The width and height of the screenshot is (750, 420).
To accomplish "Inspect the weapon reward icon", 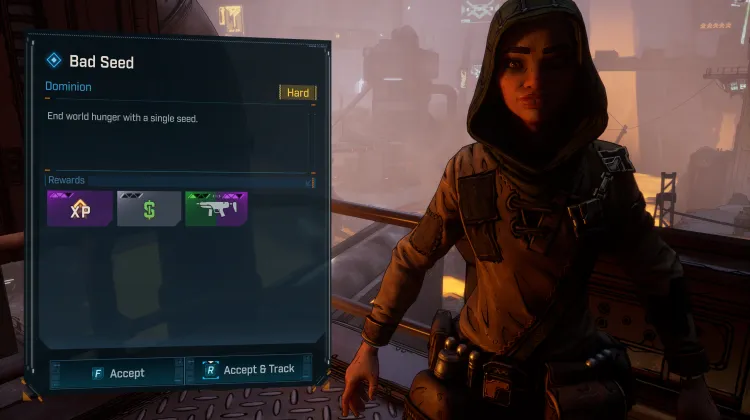I will coord(216,209).
